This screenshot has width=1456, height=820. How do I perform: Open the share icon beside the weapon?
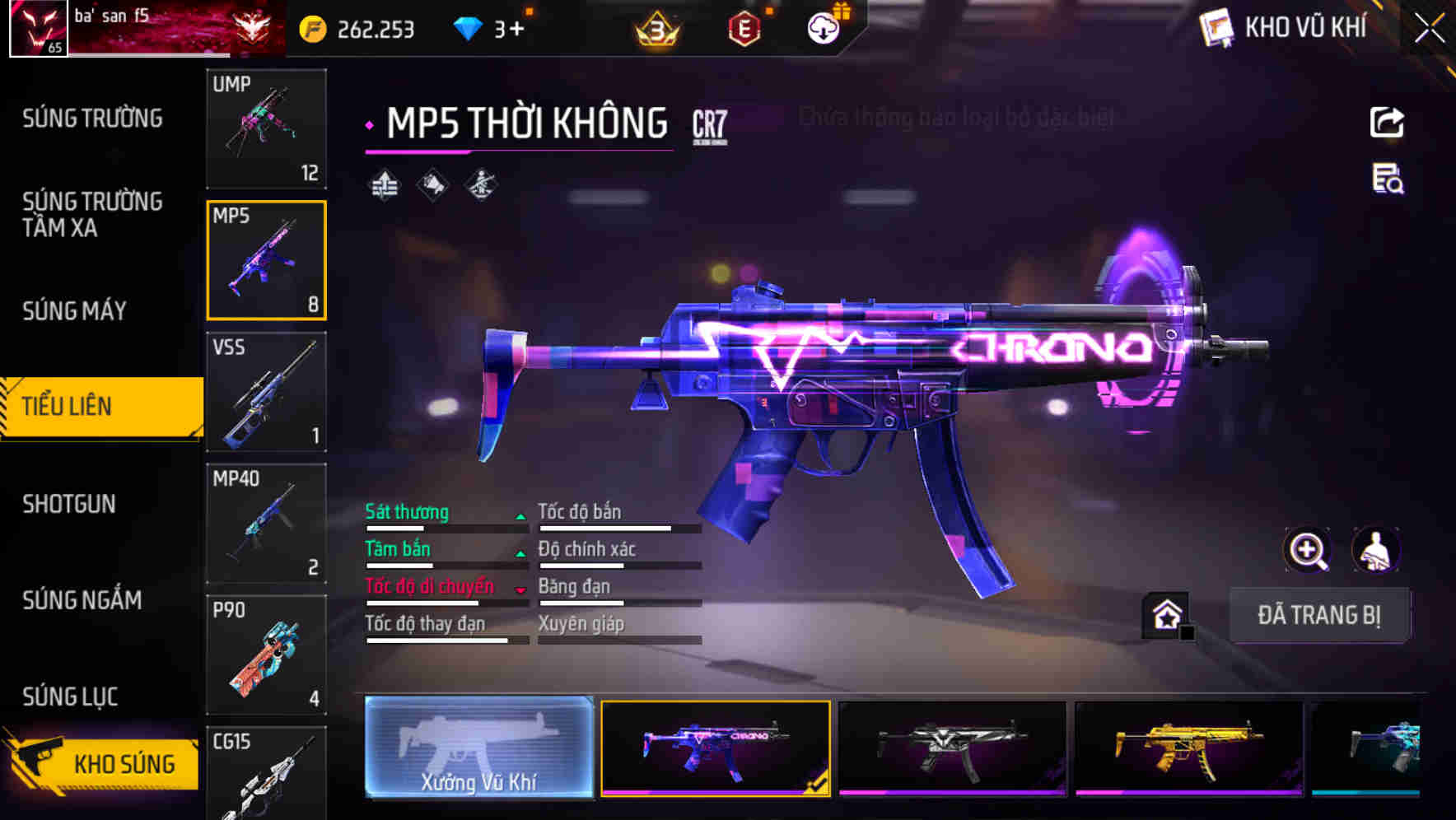click(1387, 121)
